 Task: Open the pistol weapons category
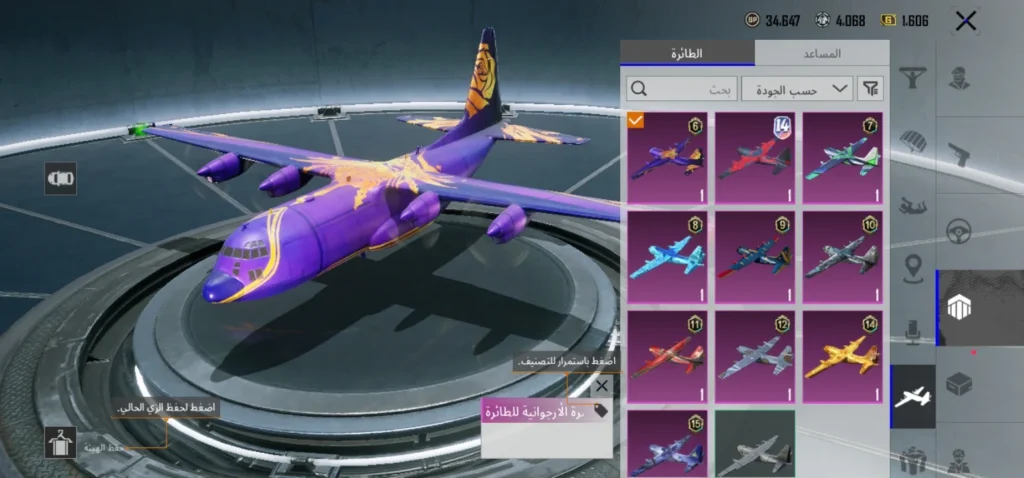click(x=959, y=154)
